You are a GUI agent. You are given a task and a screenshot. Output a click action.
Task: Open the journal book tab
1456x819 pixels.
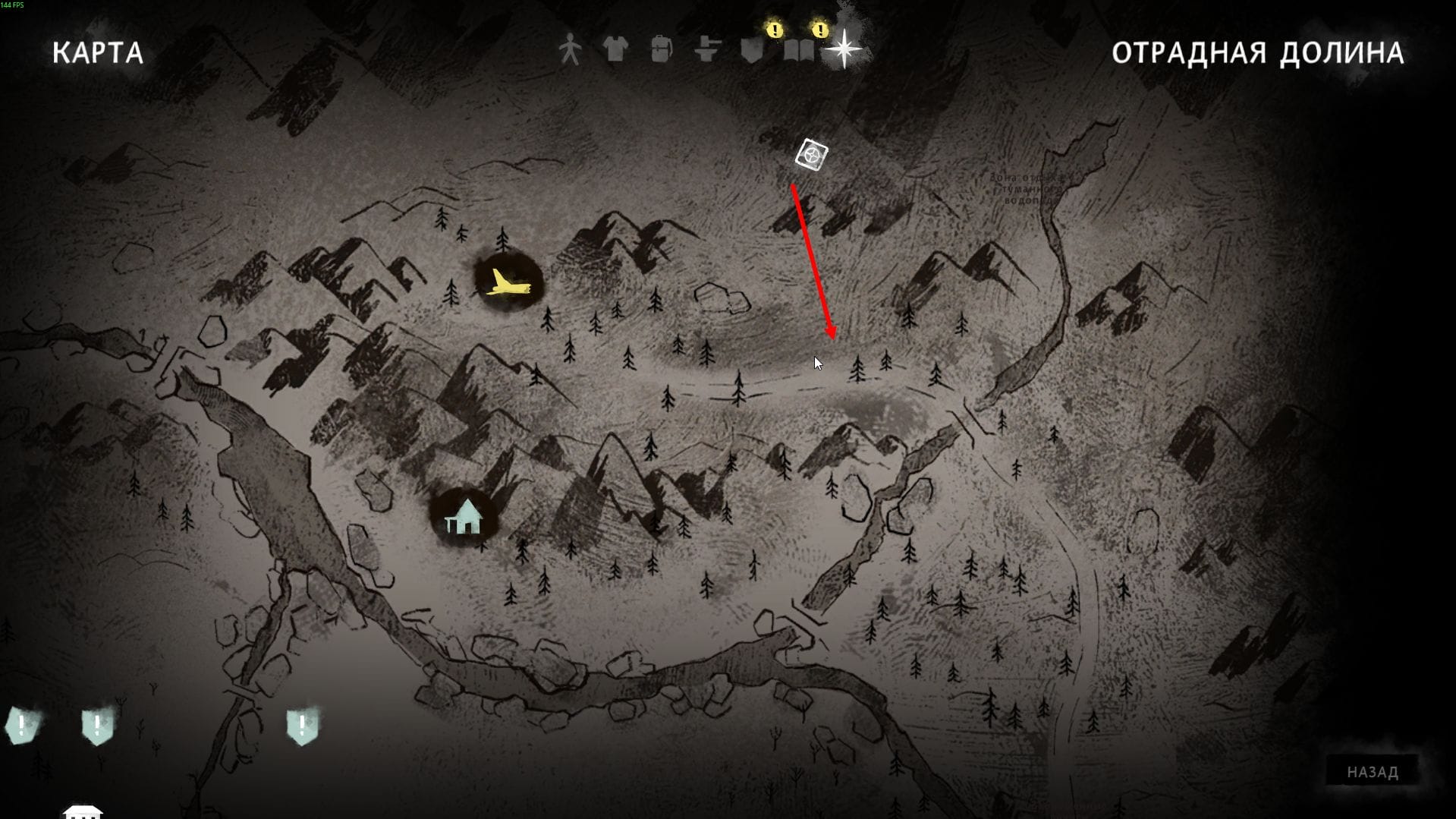coord(798,51)
